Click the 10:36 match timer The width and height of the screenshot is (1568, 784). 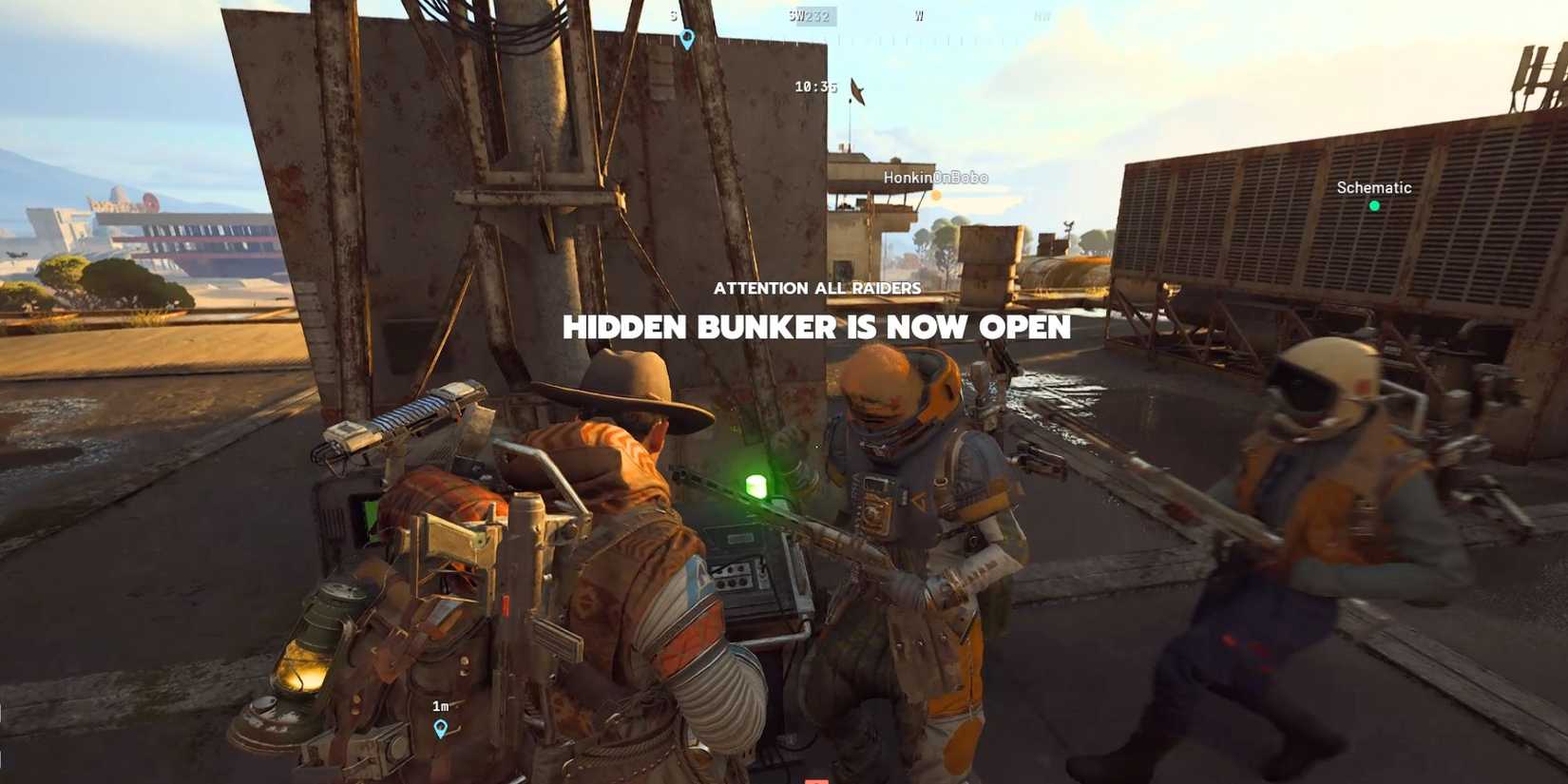(814, 86)
